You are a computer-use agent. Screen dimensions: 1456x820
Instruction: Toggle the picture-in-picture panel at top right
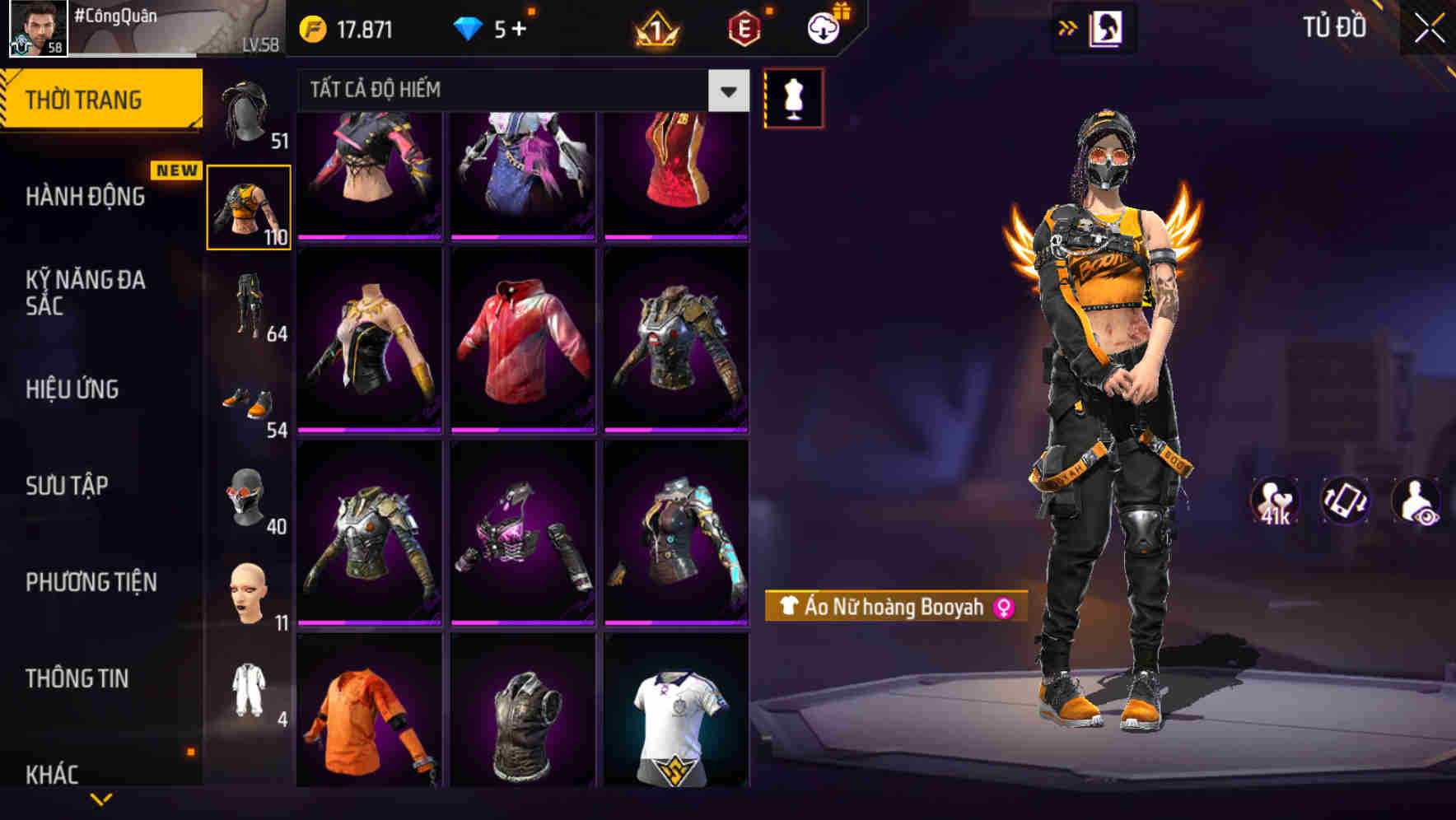point(1108,27)
